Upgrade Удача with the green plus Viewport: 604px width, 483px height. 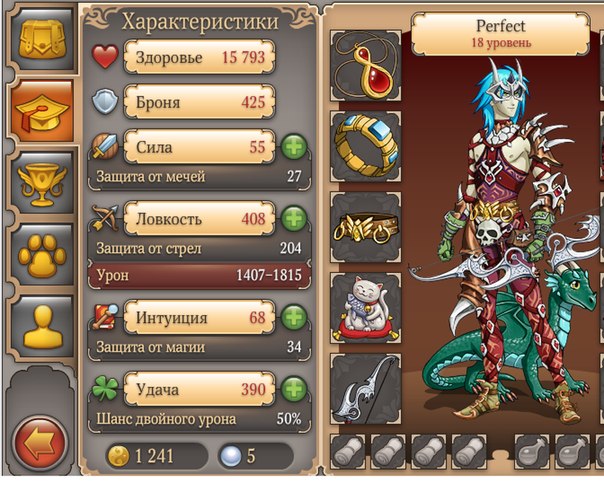point(293,388)
